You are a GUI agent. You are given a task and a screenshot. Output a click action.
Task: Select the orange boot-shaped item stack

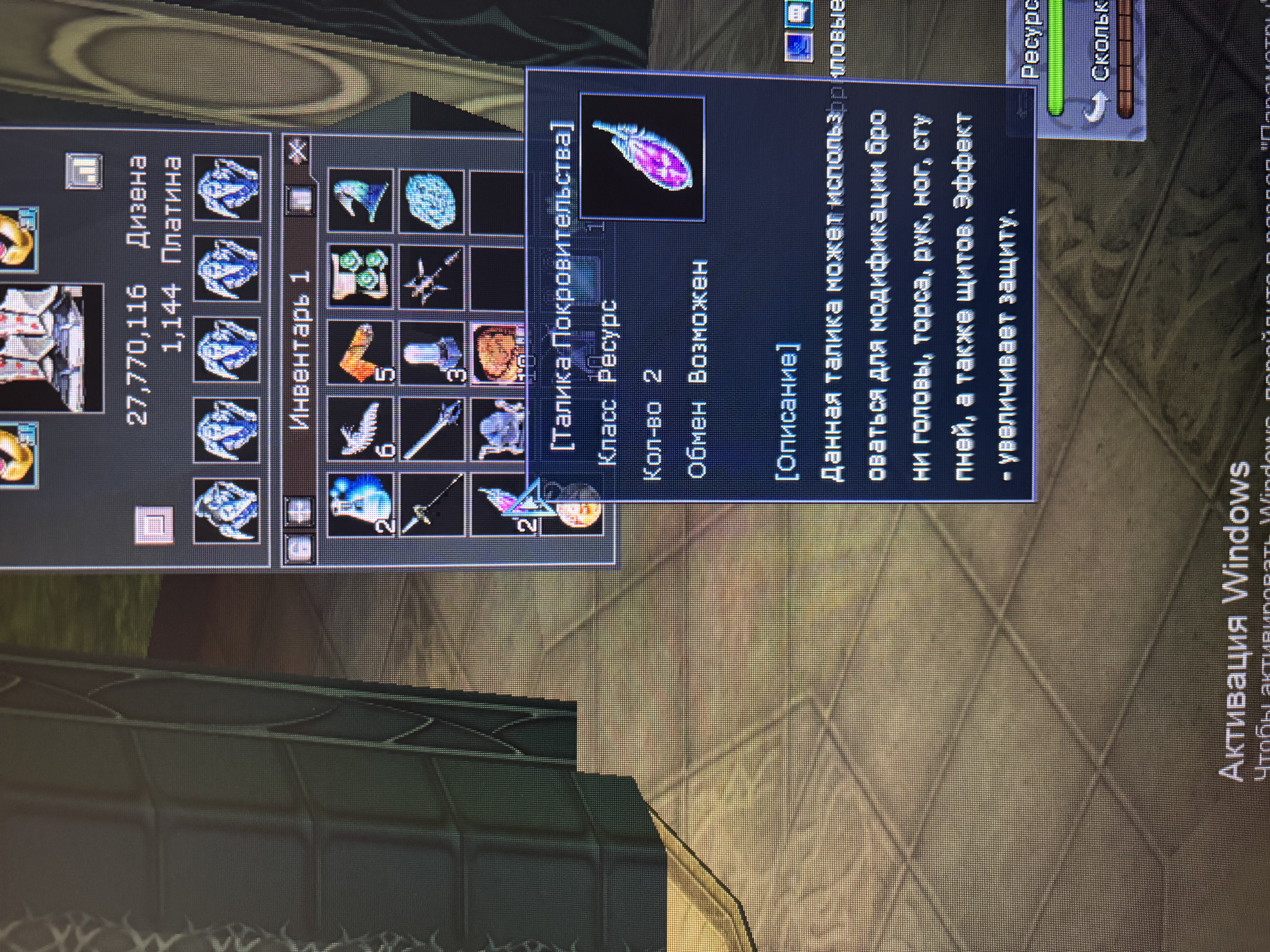tap(360, 352)
